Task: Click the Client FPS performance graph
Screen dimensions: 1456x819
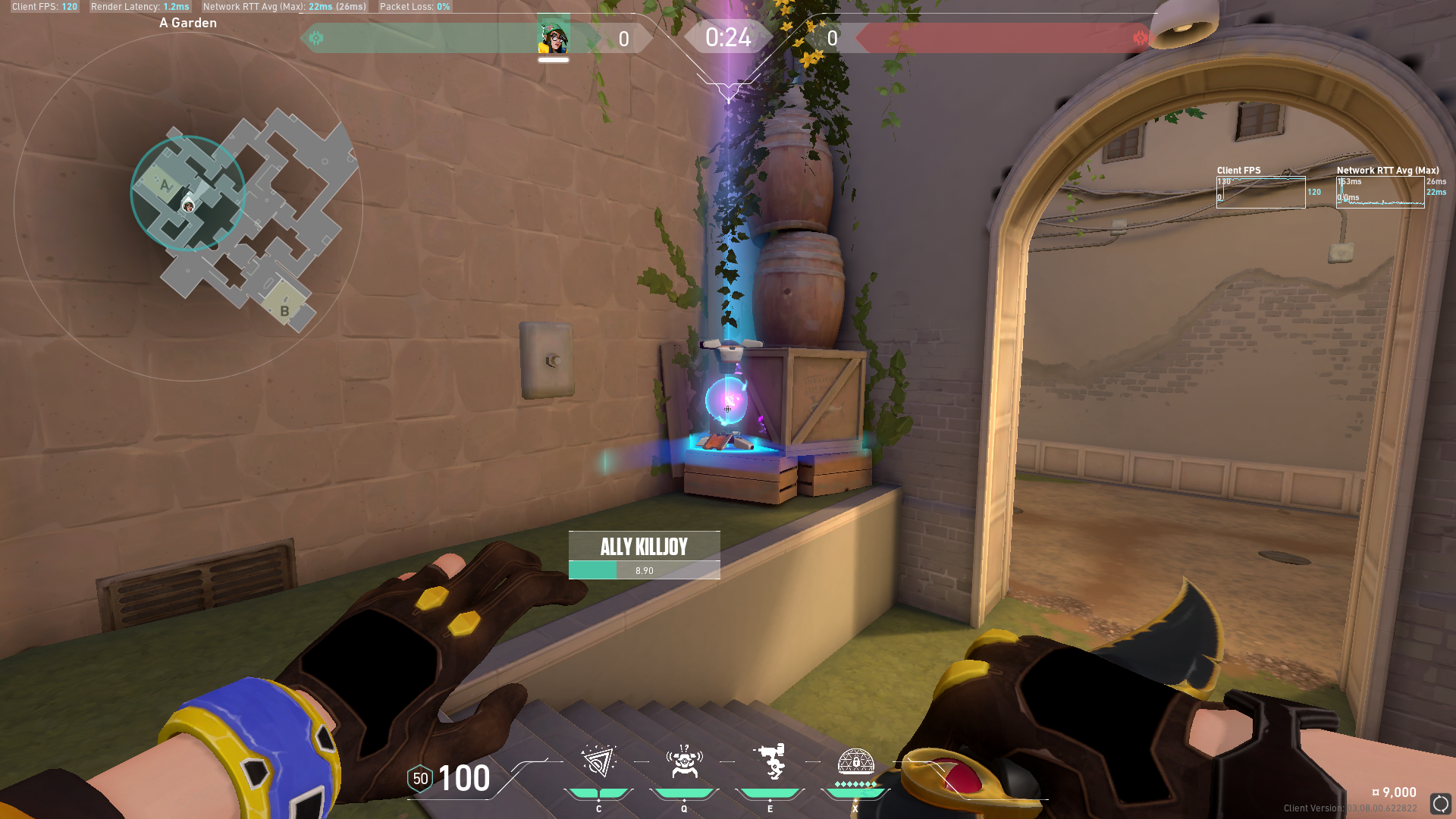Action: click(x=1260, y=193)
